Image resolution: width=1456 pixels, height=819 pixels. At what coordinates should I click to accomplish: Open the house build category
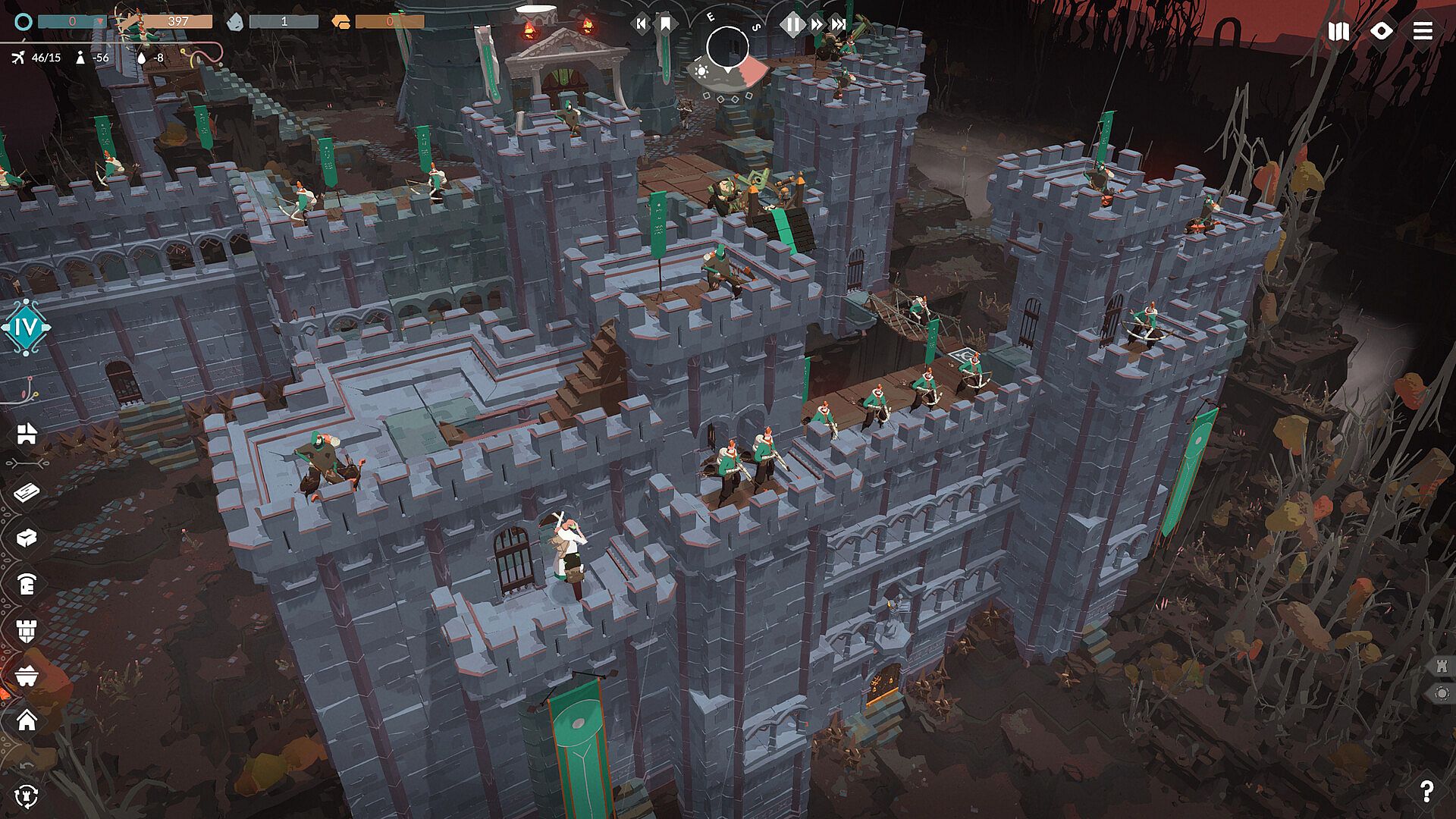[x=27, y=720]
